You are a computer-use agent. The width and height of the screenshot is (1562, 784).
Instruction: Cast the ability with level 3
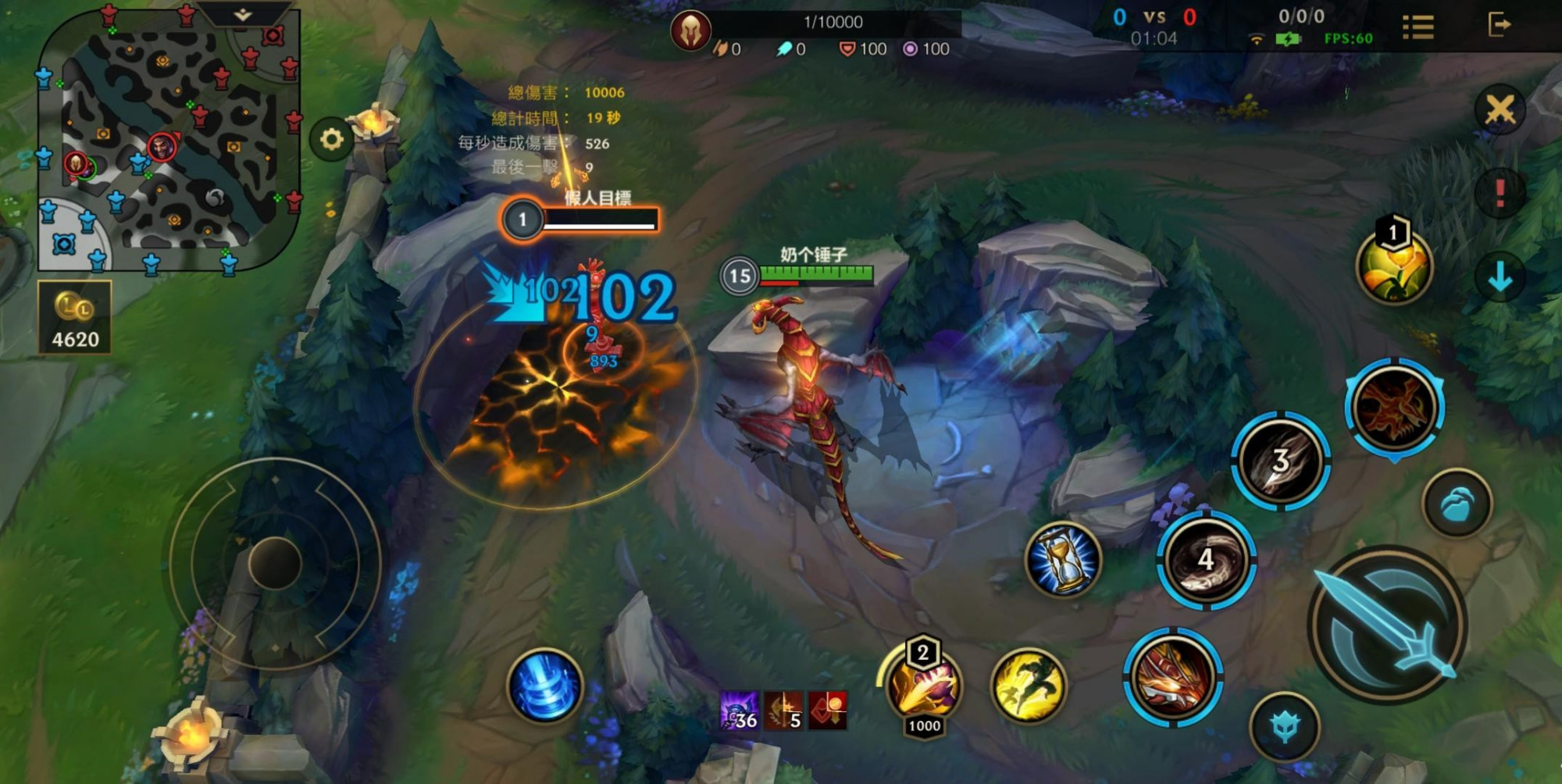[x=1279, y=461]
